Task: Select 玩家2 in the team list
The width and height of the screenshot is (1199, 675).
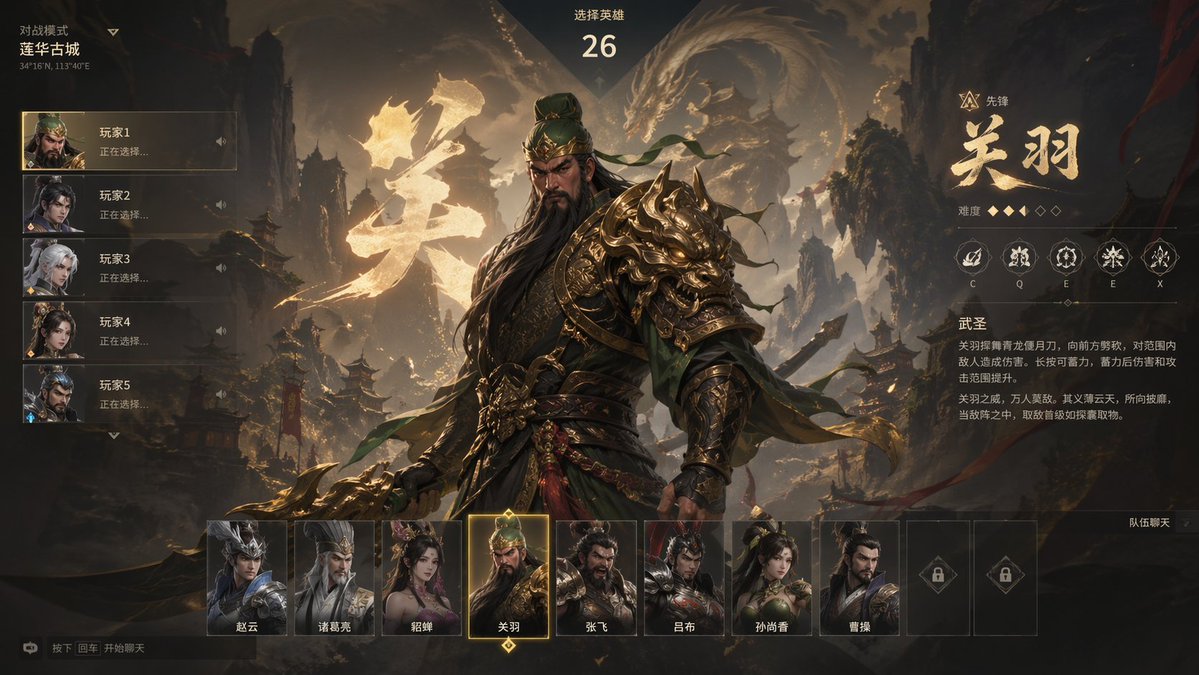Action: tap(129, 204)
